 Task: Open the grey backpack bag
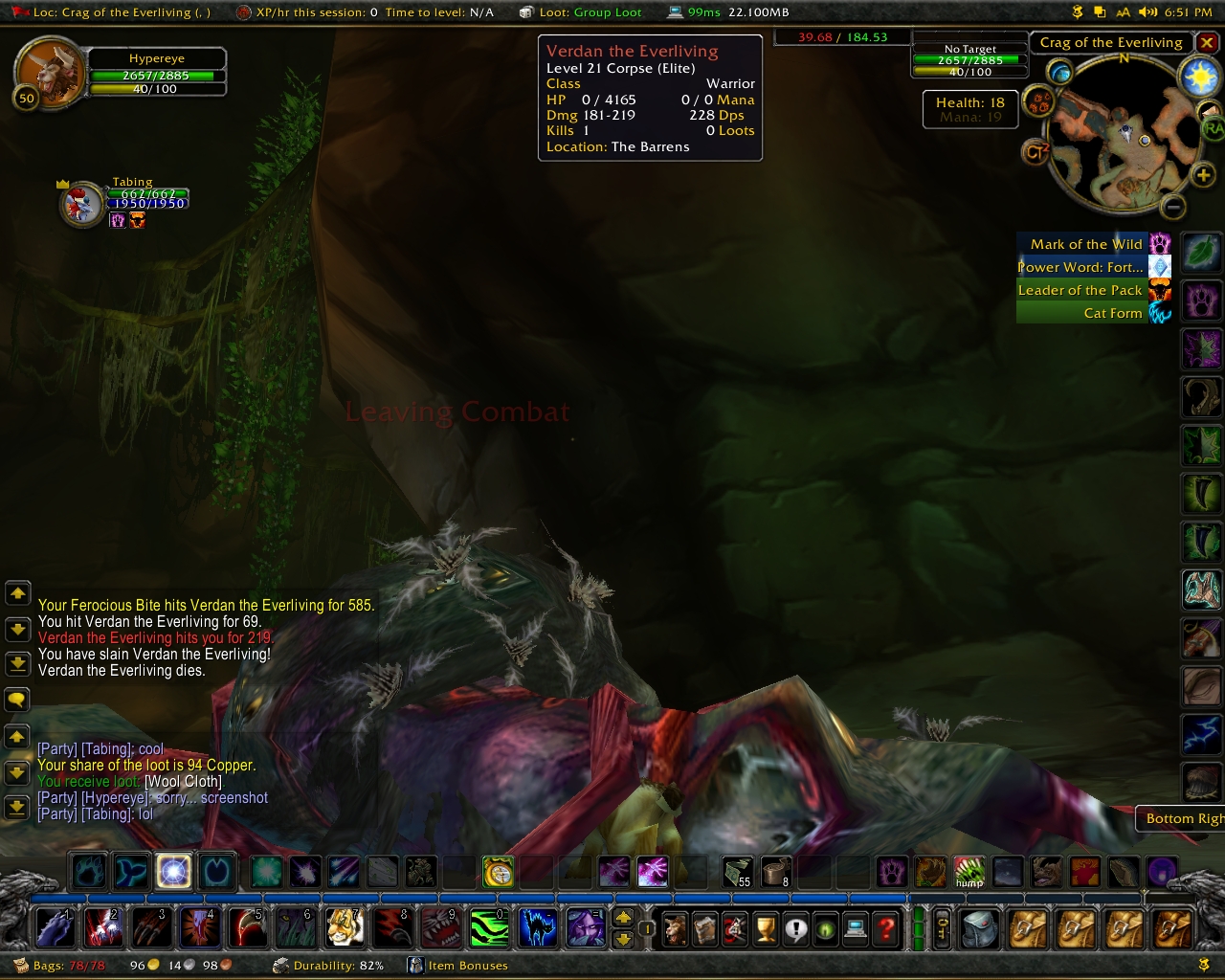tap(979, 928)
